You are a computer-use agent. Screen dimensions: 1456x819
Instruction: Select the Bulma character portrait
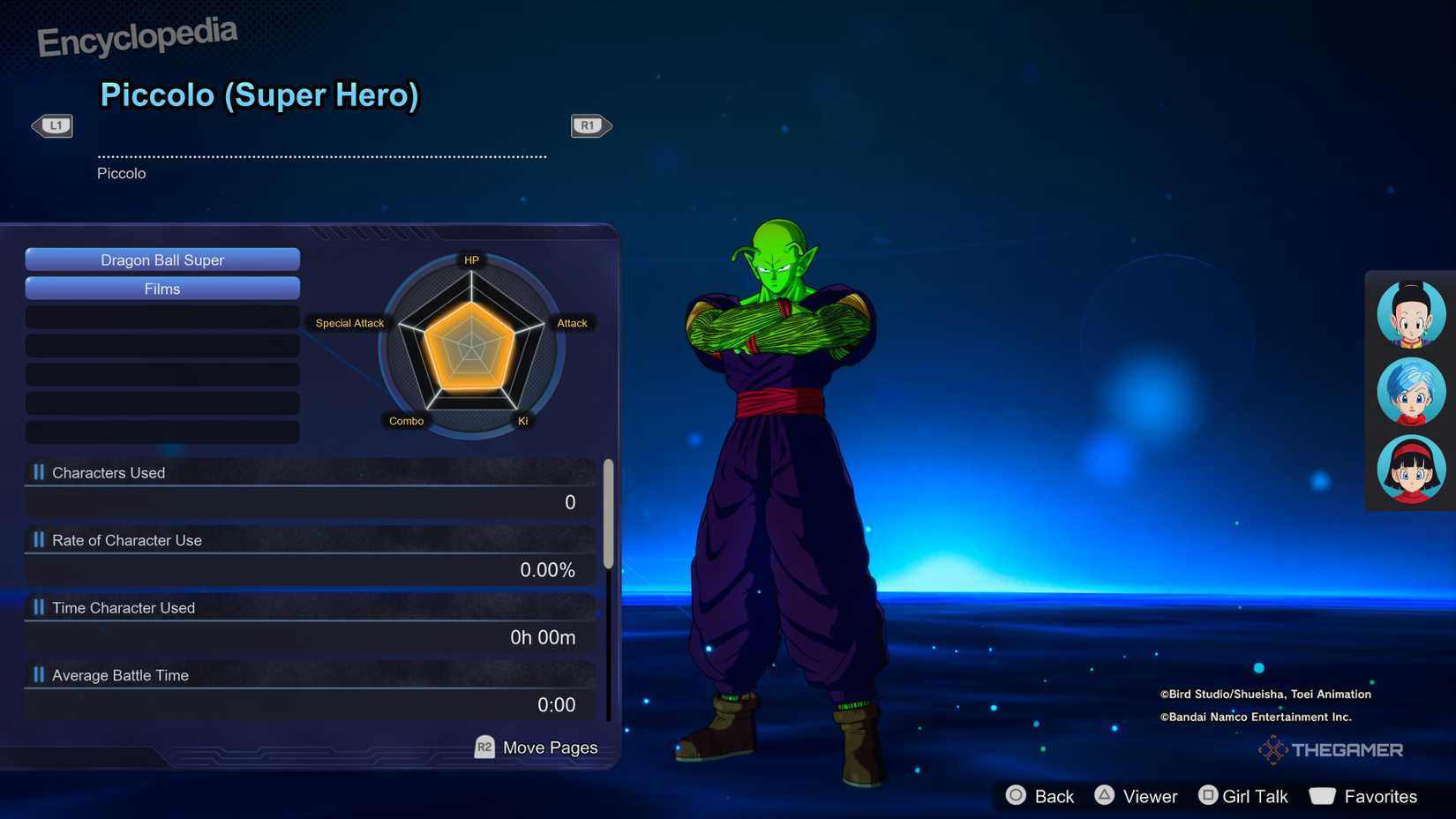[1410, 391]
